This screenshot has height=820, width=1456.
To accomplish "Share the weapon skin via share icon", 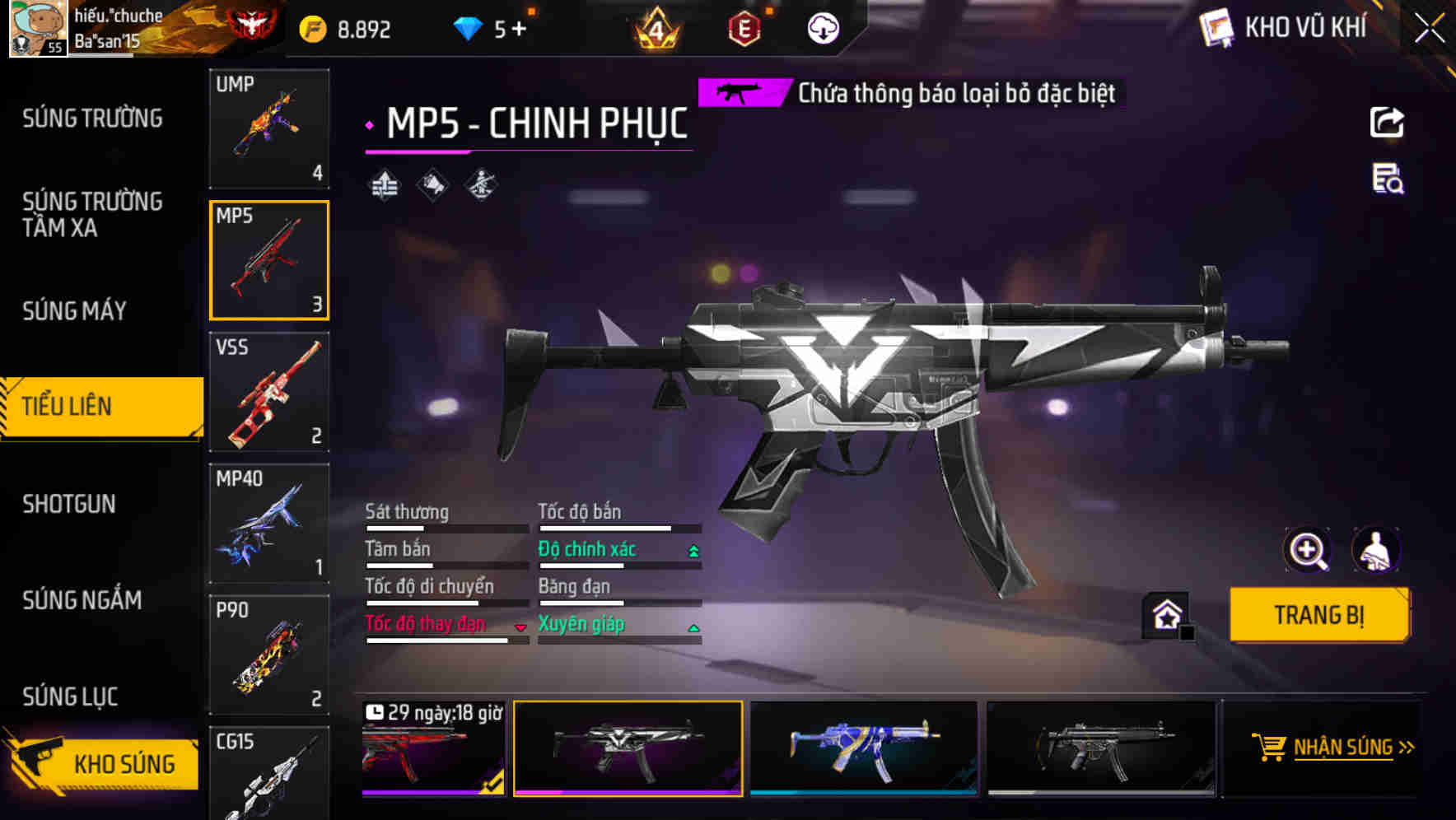I will (1387, 123).
